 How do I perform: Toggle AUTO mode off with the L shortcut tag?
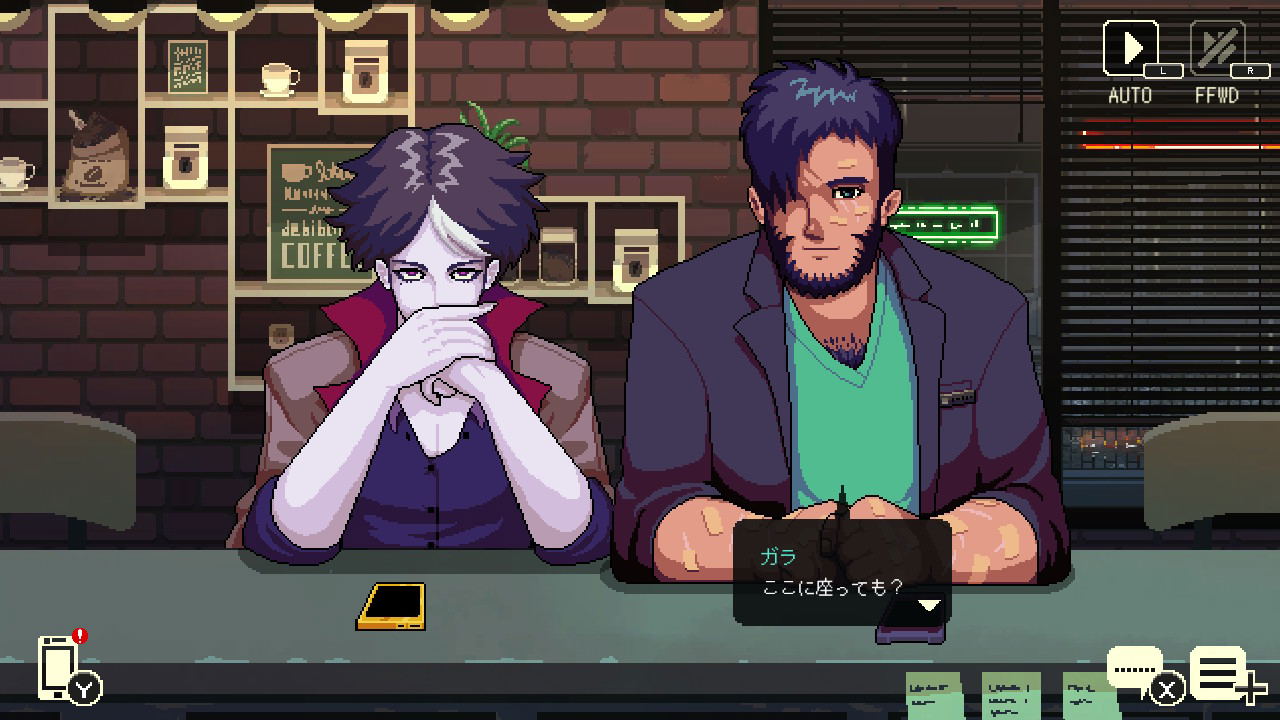(1165, 70)
